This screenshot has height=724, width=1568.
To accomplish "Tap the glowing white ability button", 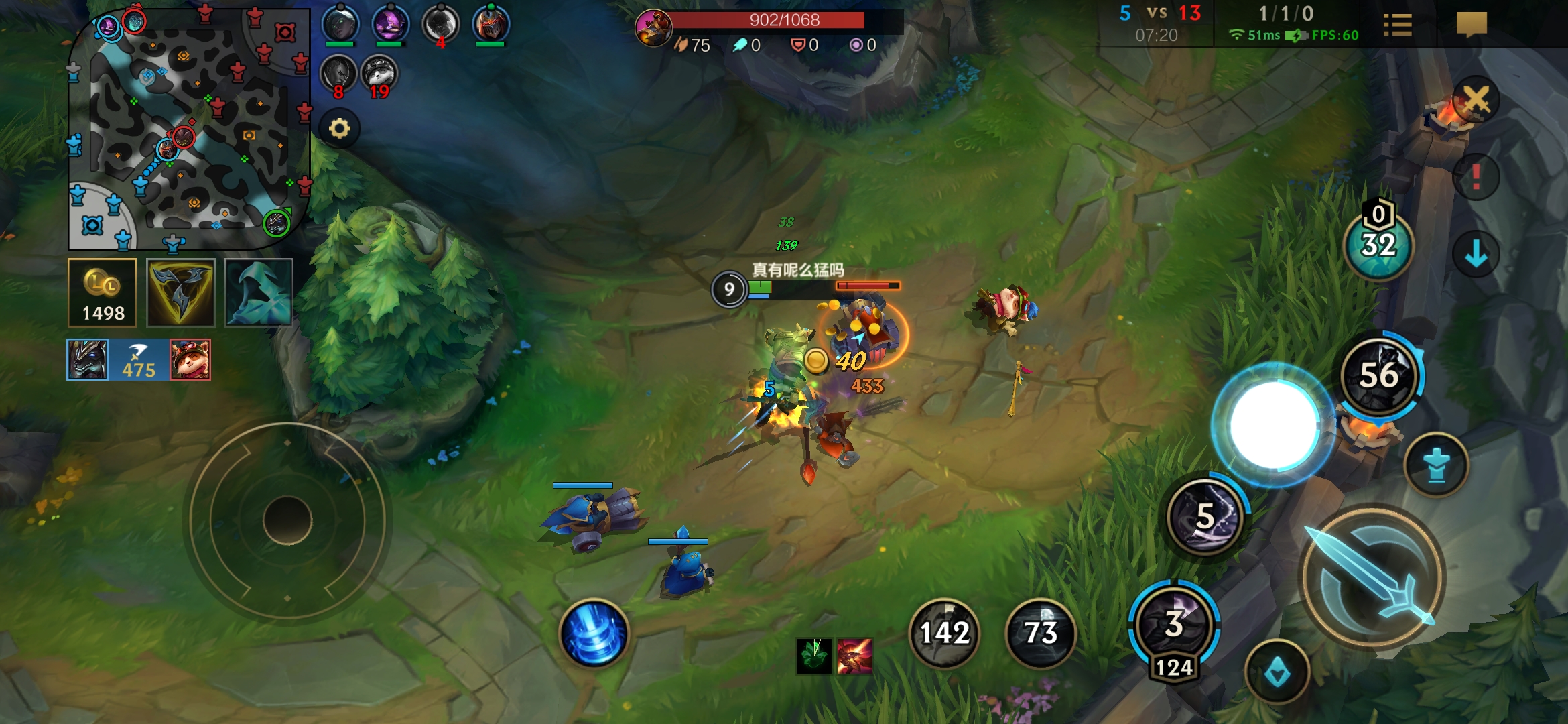I will pyautogui.click(x=1273, y=425).
